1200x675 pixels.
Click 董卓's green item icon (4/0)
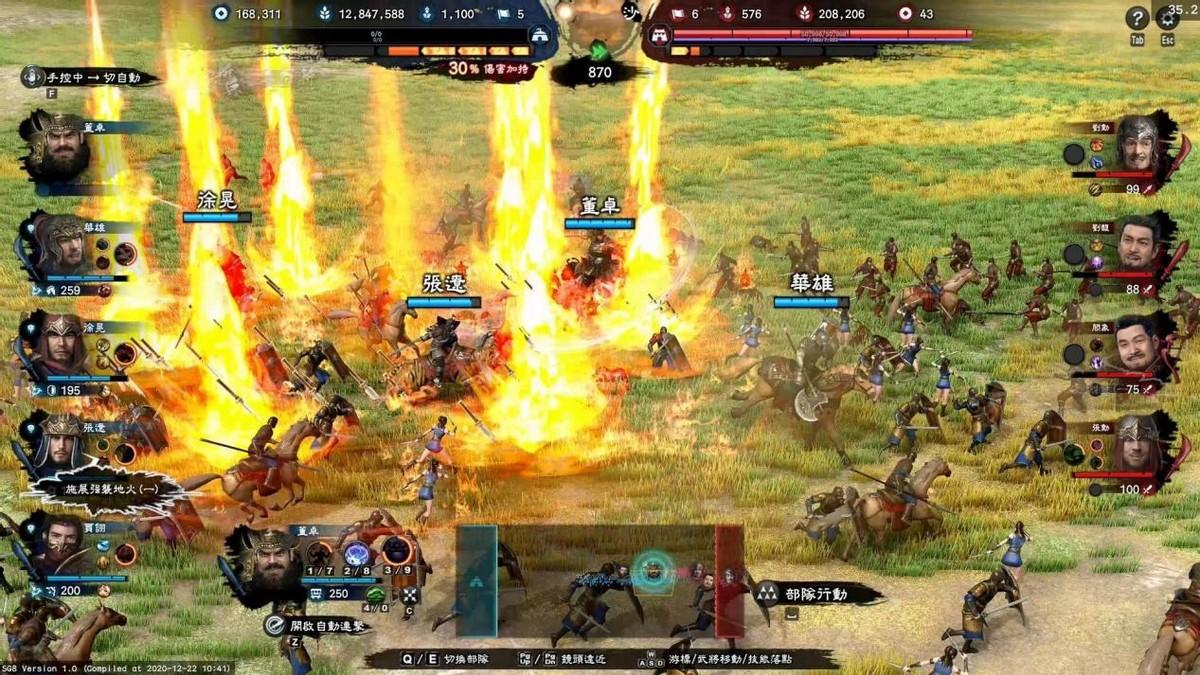coord(375,594)
